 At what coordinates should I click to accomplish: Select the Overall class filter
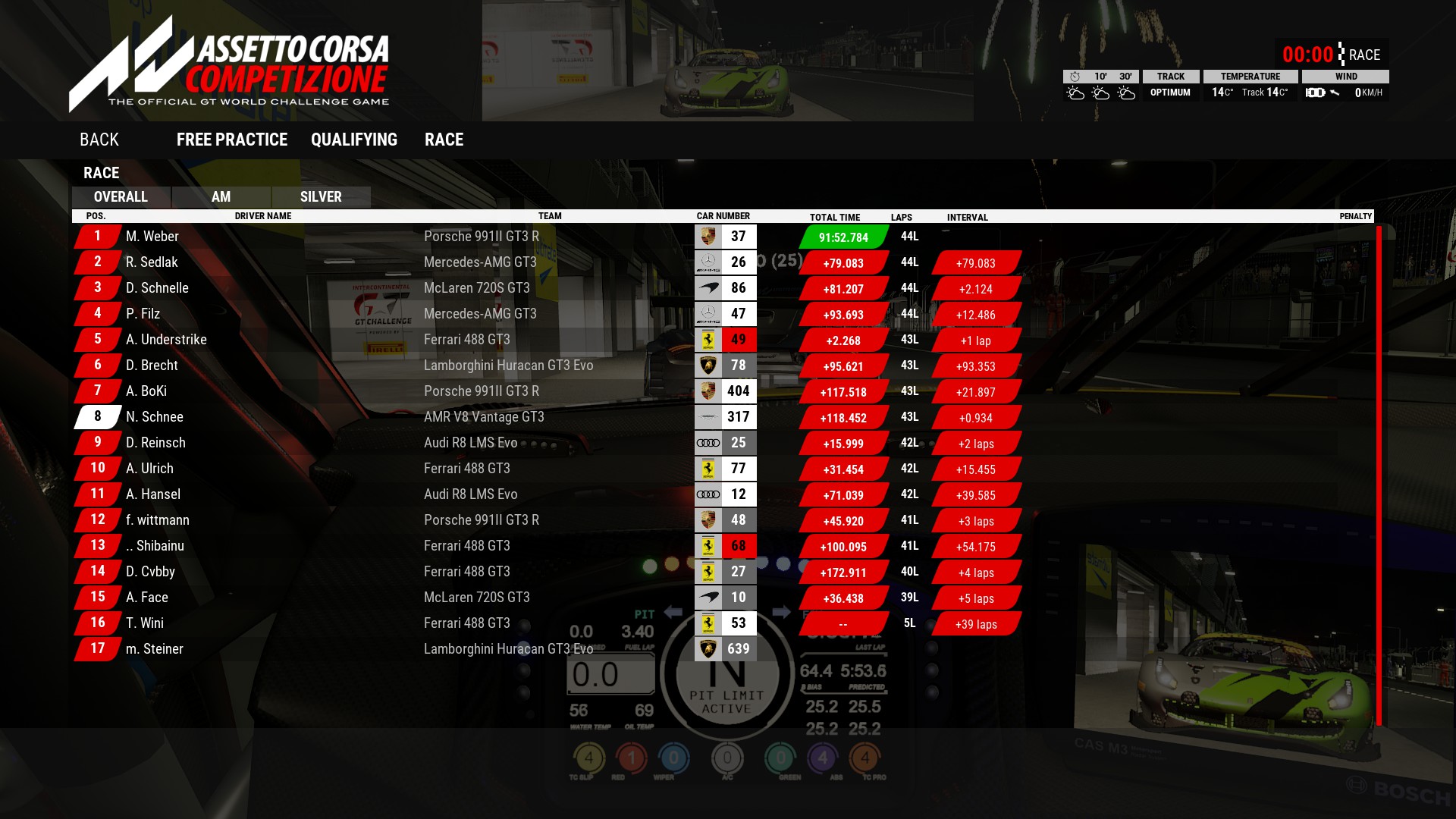click(x=121, y=197)
